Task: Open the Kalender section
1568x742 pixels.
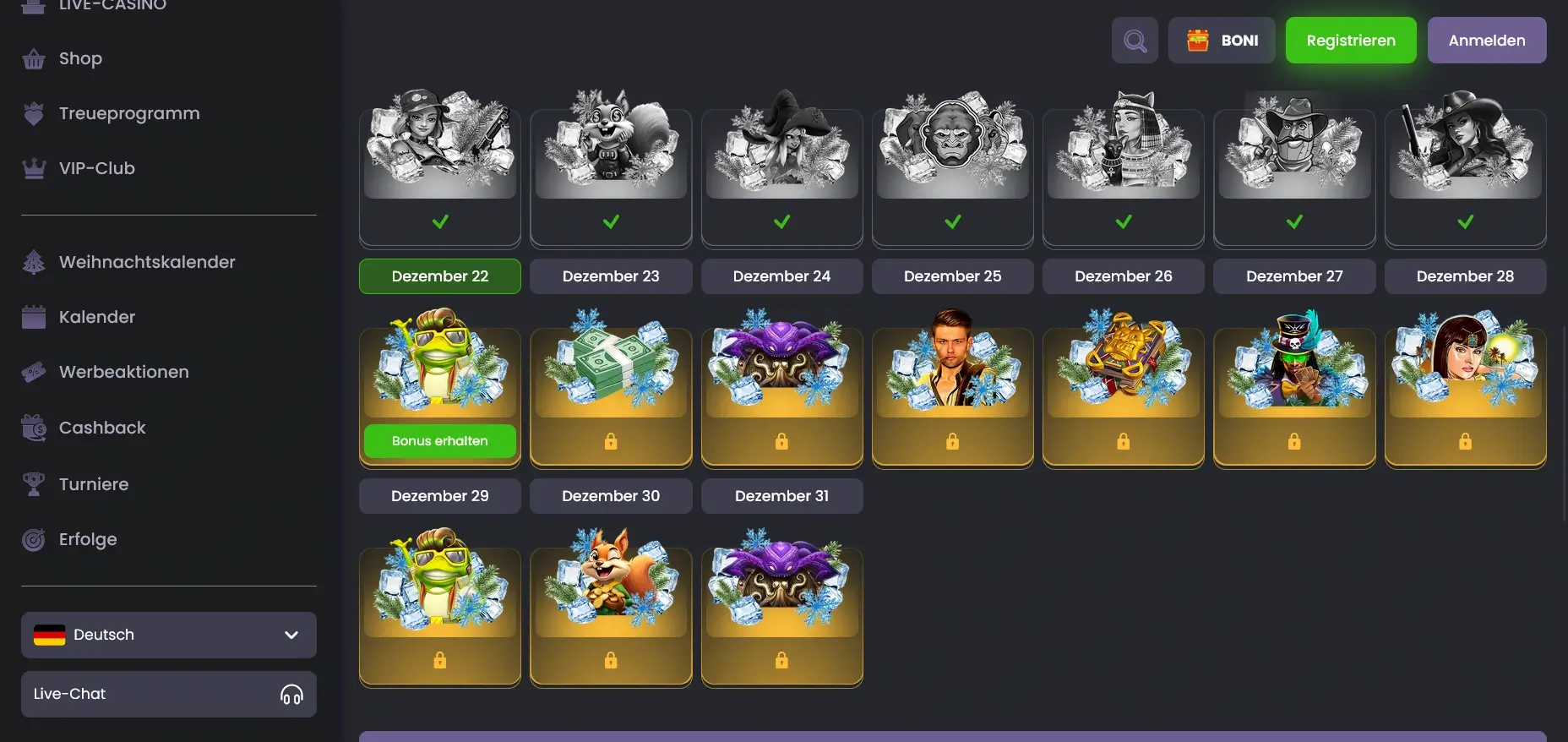Action: [x=97, y=317]
